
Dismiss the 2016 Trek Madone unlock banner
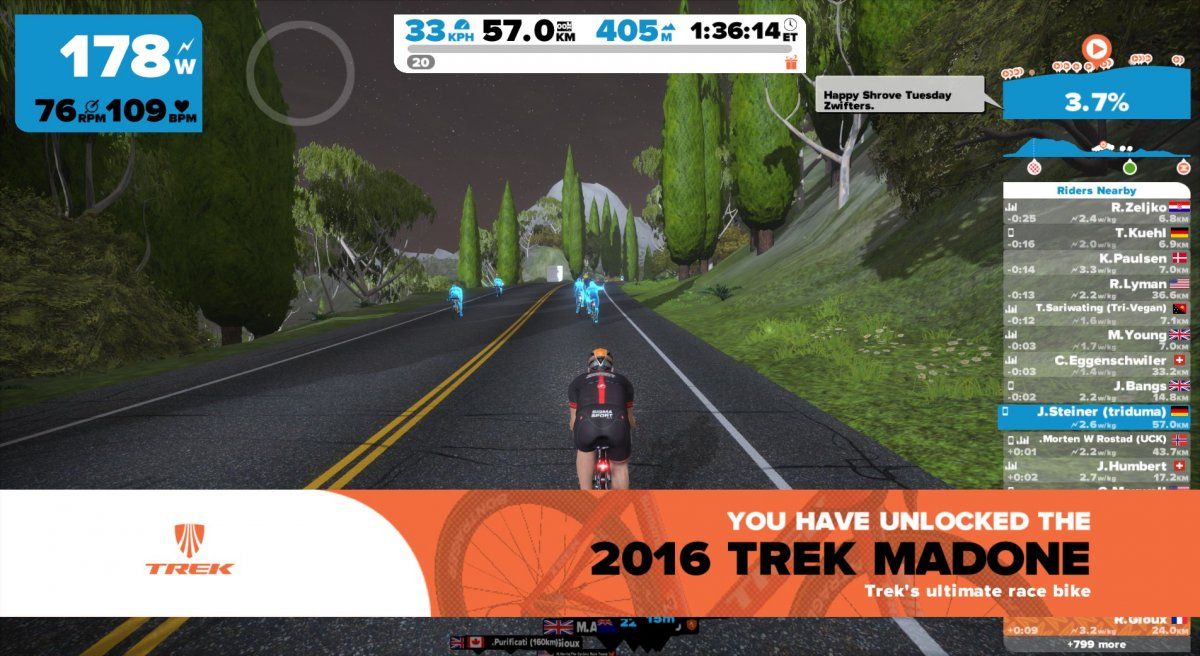click(x=600, y=553)
